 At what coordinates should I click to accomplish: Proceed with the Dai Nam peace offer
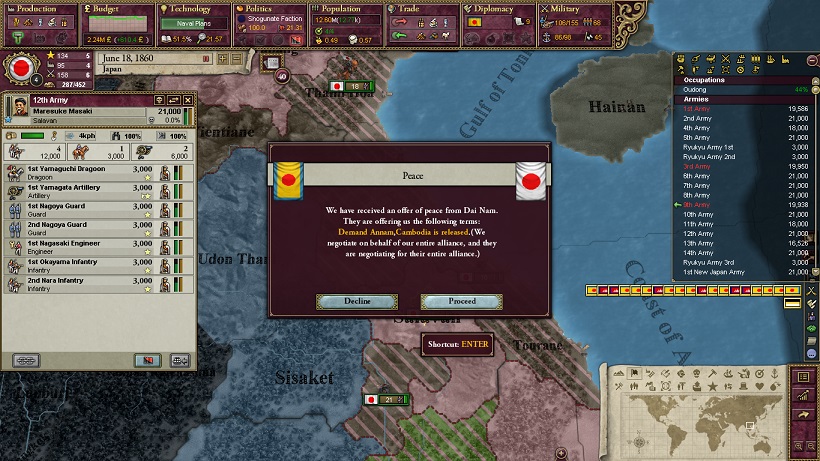click(461, 301)
